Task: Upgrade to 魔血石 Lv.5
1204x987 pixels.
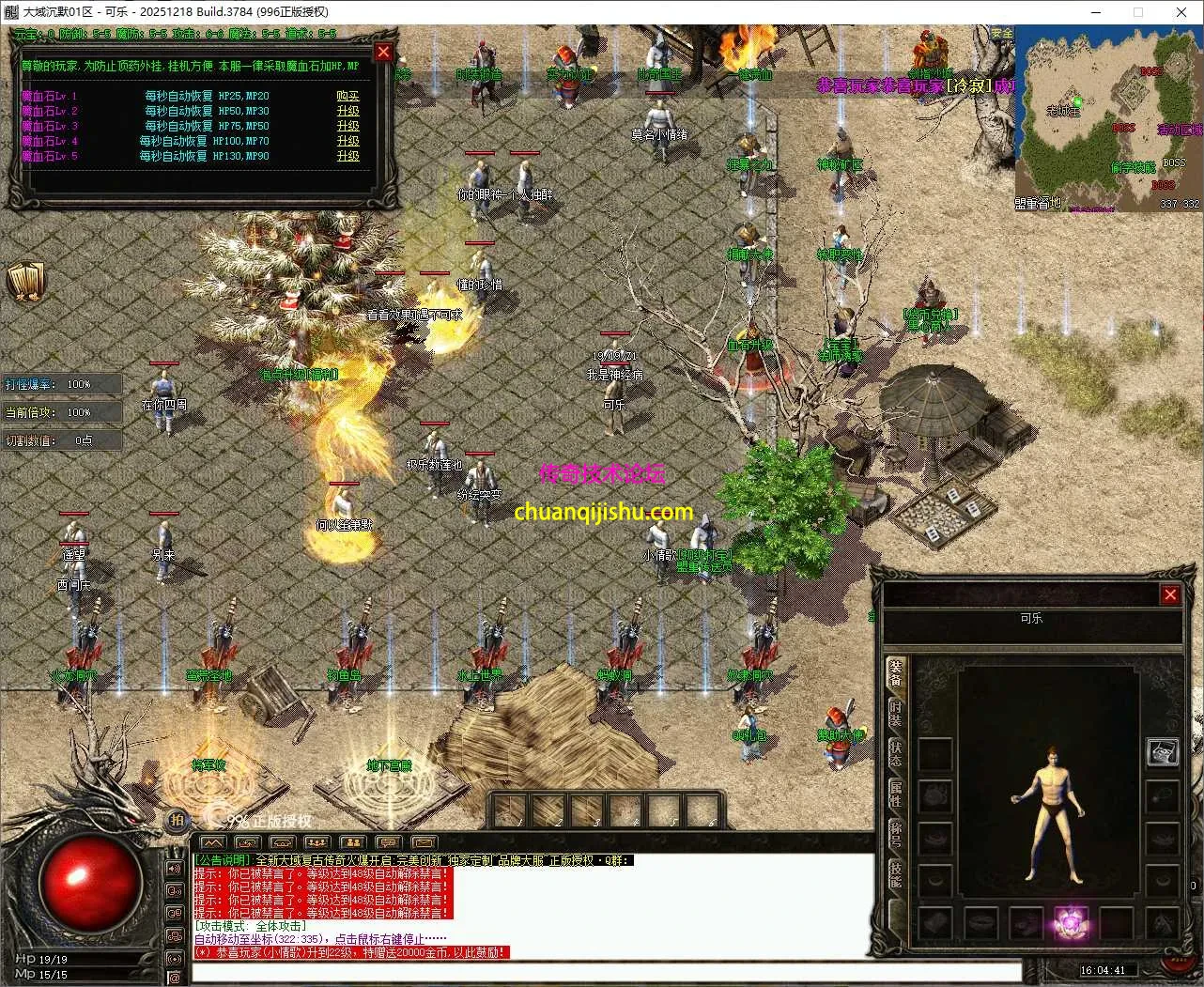Action: click(x=347, y=156)
